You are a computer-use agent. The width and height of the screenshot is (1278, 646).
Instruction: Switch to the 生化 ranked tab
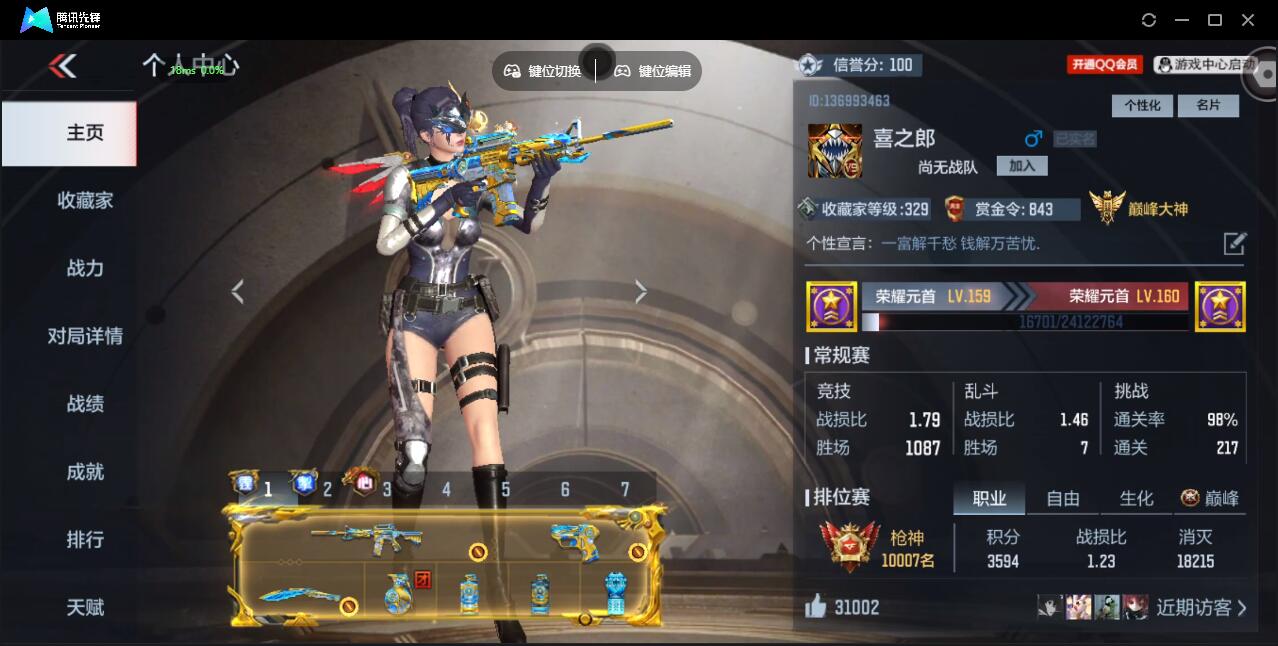coord(1136,498)
